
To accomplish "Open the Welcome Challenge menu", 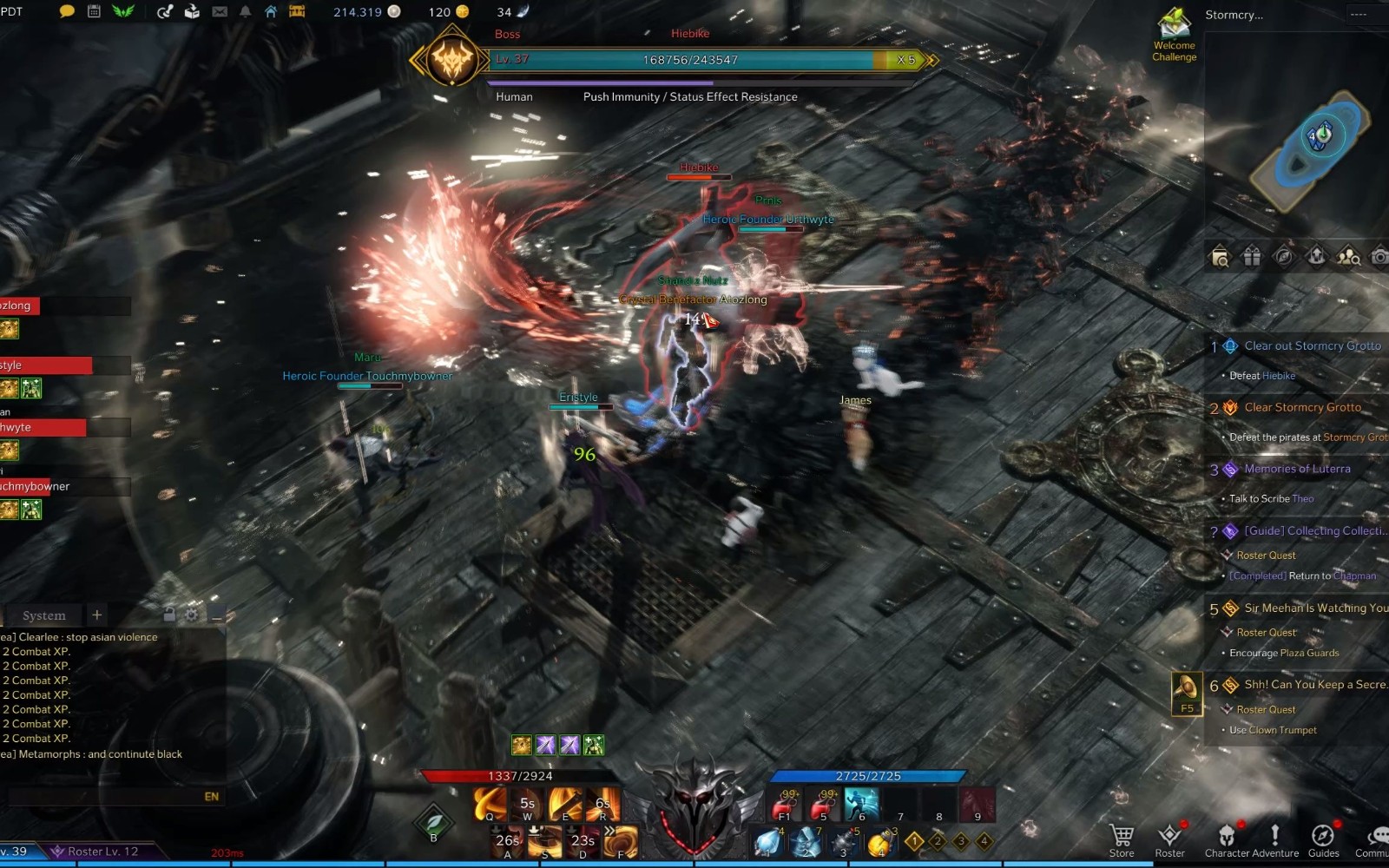I will coord(1174,35).
